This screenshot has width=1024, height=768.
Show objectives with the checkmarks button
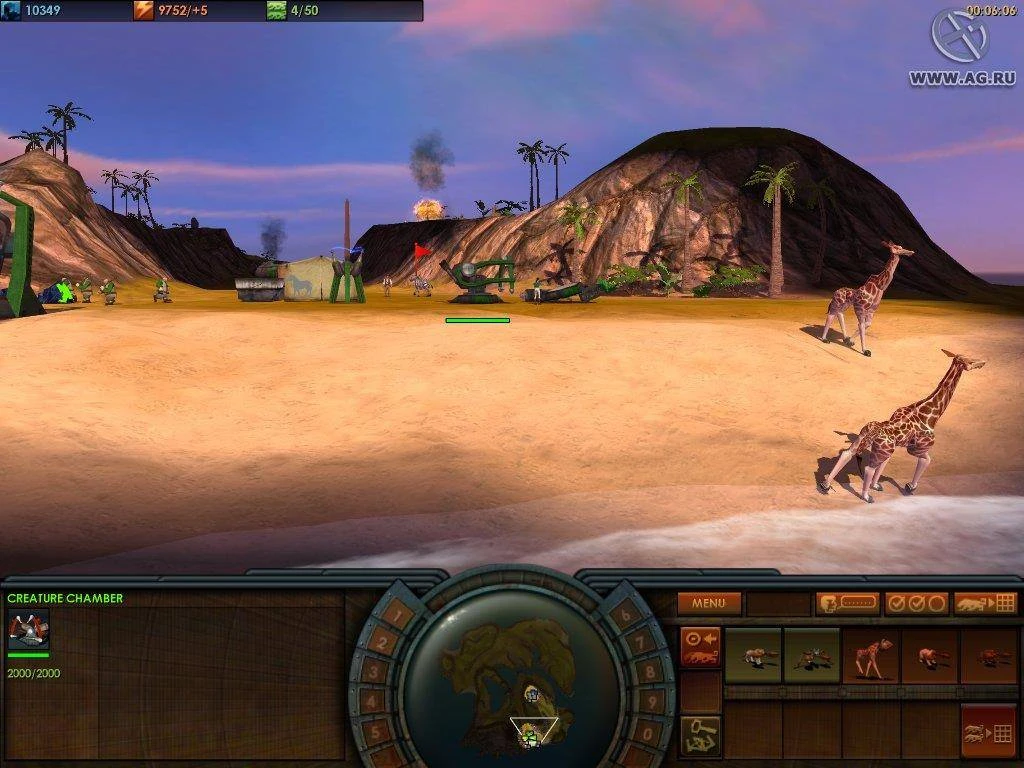click(x=916, y=603)
